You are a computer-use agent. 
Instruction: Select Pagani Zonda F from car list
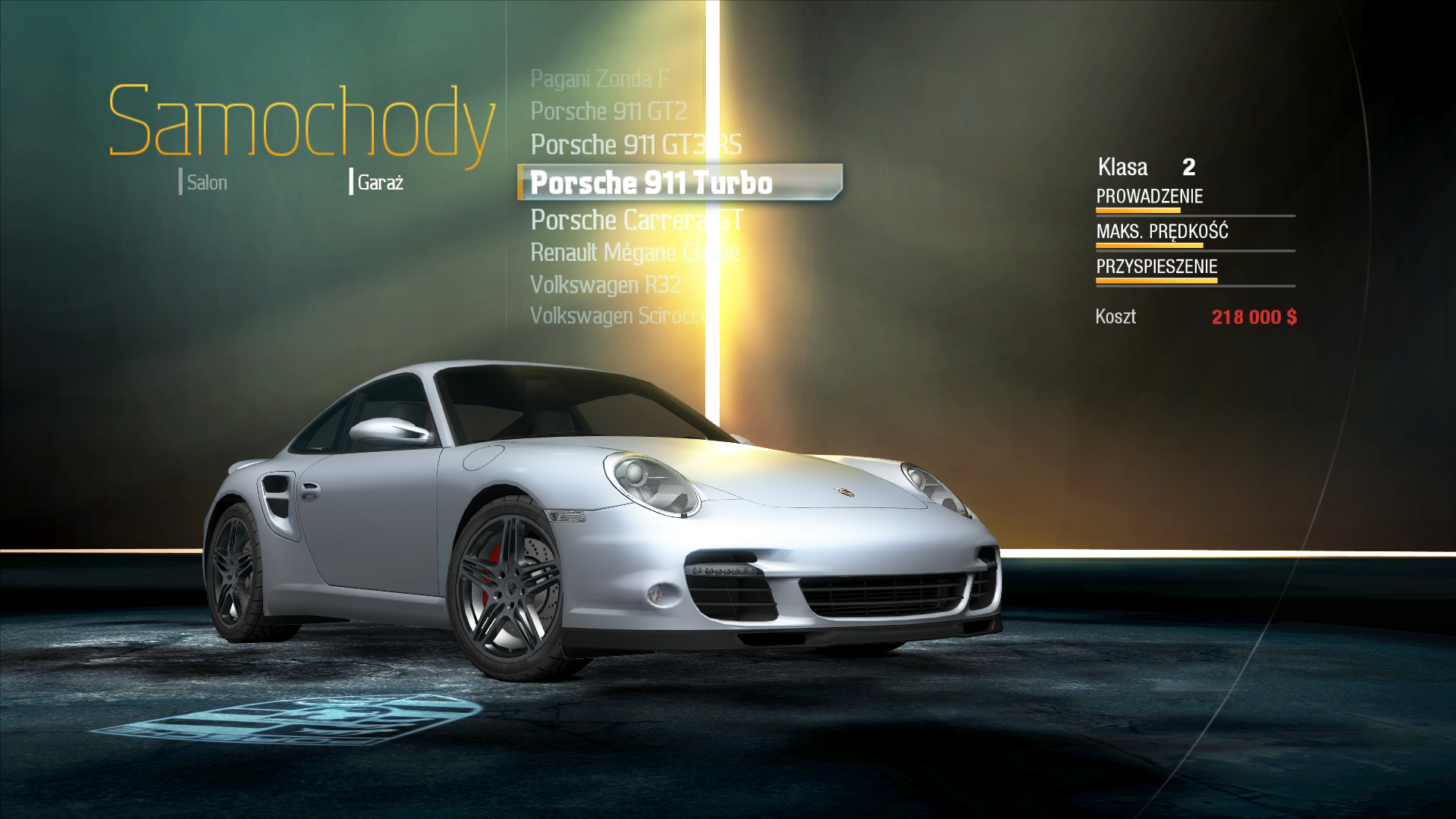(x=599, y=79)
